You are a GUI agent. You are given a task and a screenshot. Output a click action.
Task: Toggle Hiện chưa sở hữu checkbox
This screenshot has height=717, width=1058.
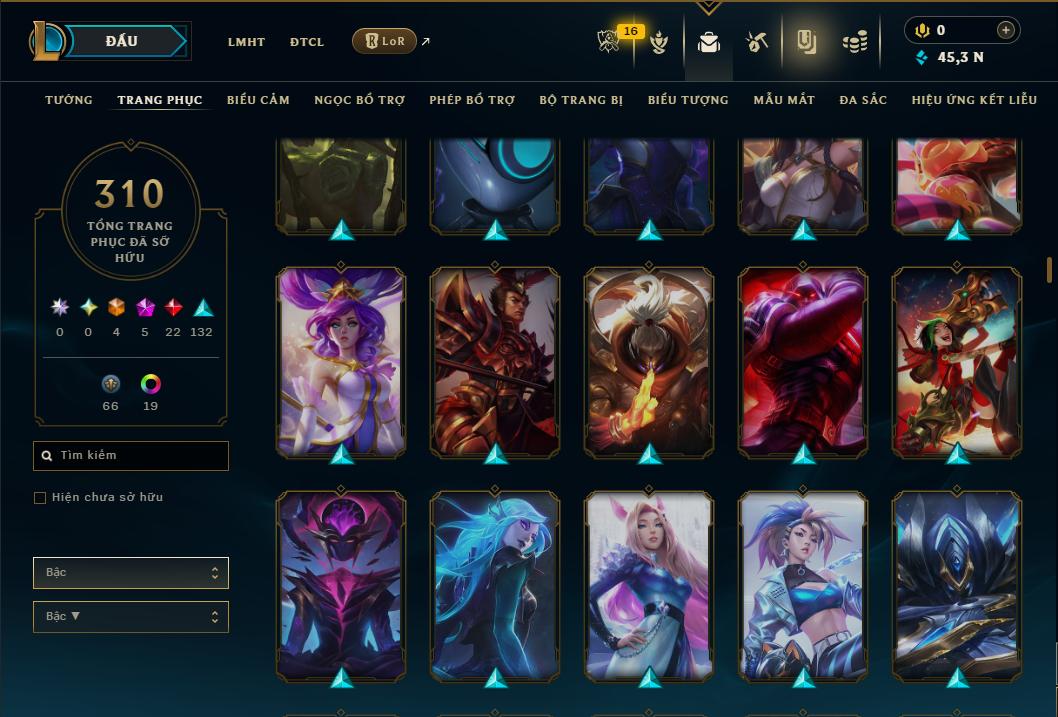point(40,498)
